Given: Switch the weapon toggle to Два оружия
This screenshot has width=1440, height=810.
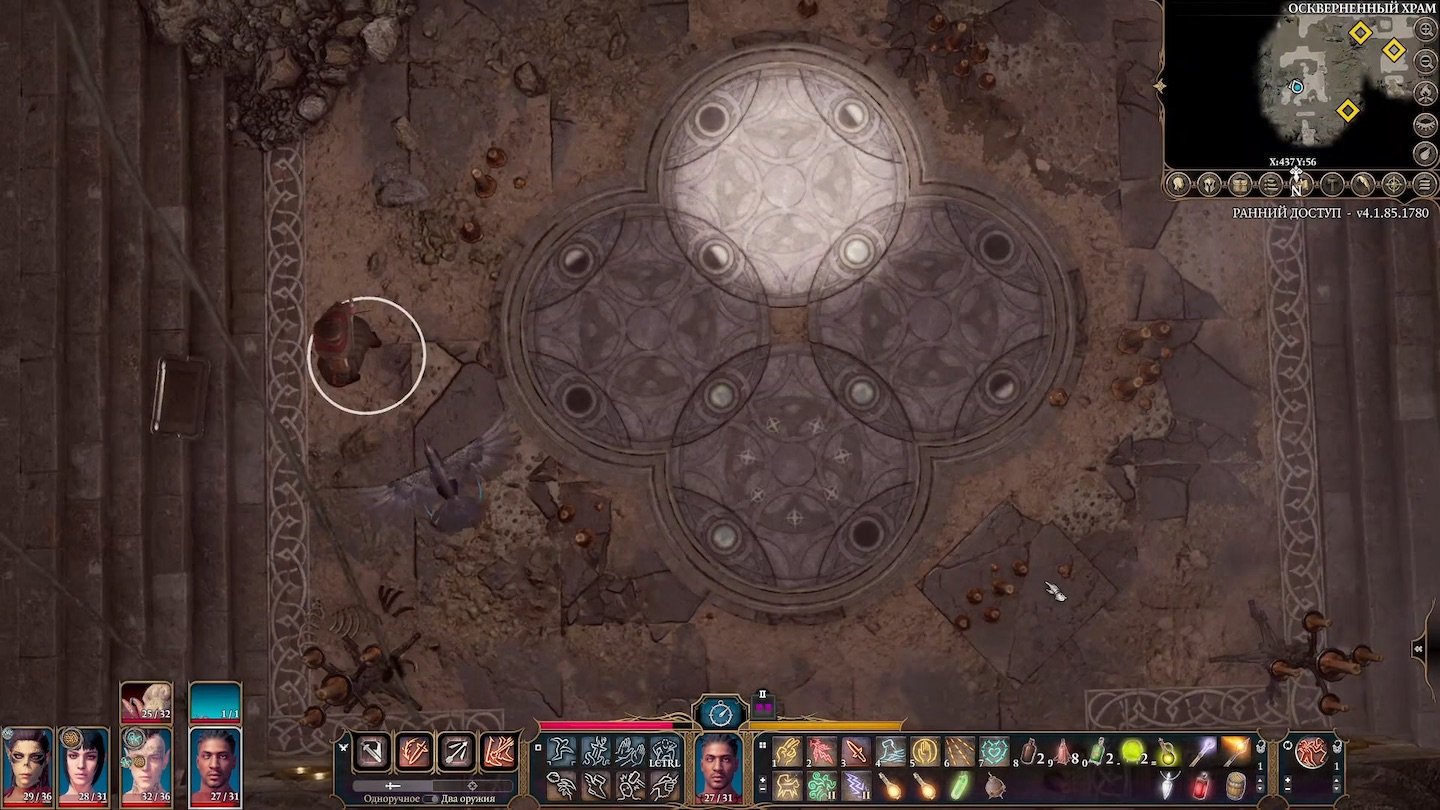Looking at the screenshot, I should pos(432,799).
